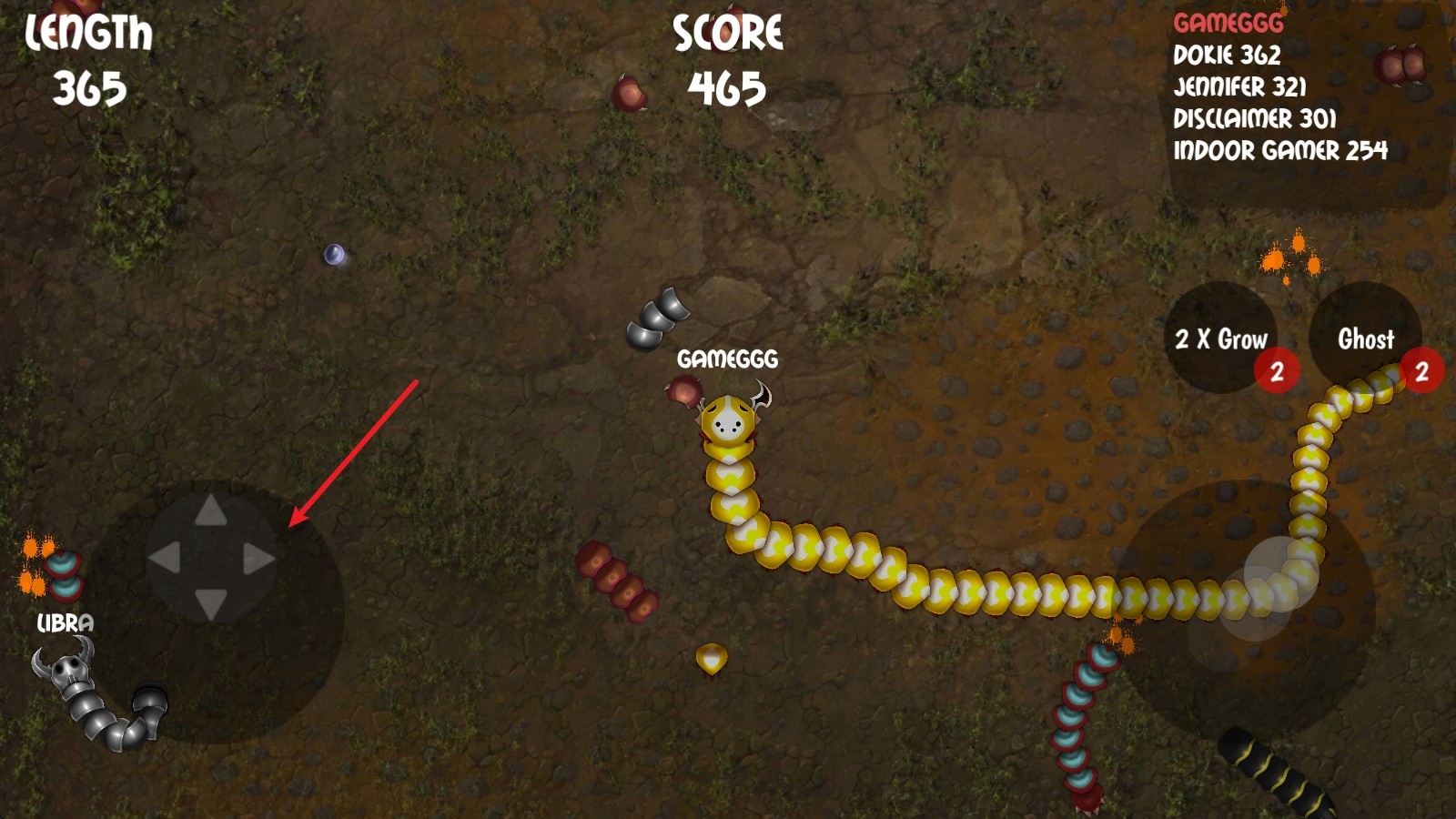This screenshot has height=819, width=1456.
Task: Tap the d-pad left arrow
Action: pyautogui.click(x=165, y=558)
